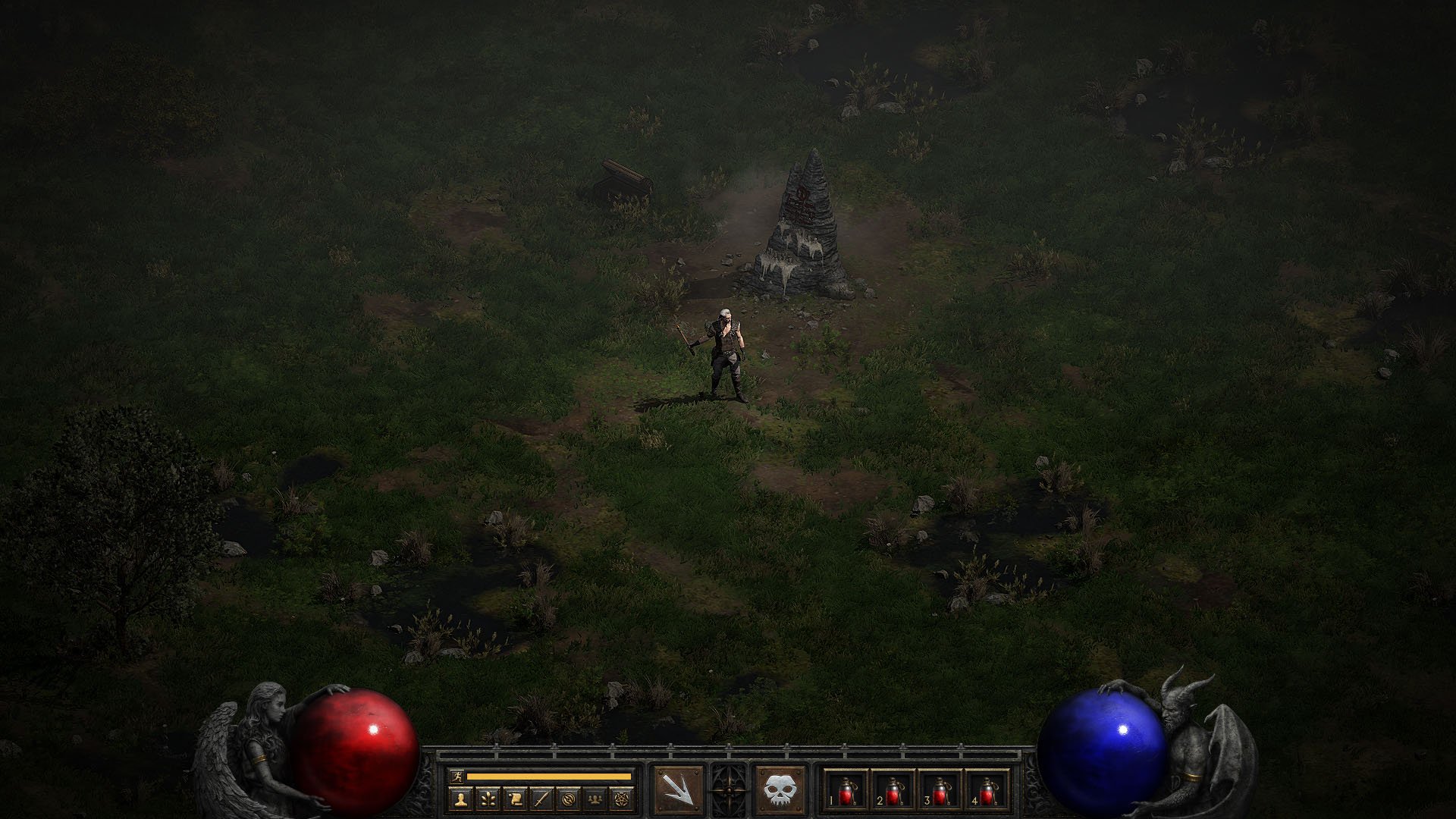Toggle the run/walk icon
The width and height of the screenshot is (1456, 819).
(x=456, y=777)
